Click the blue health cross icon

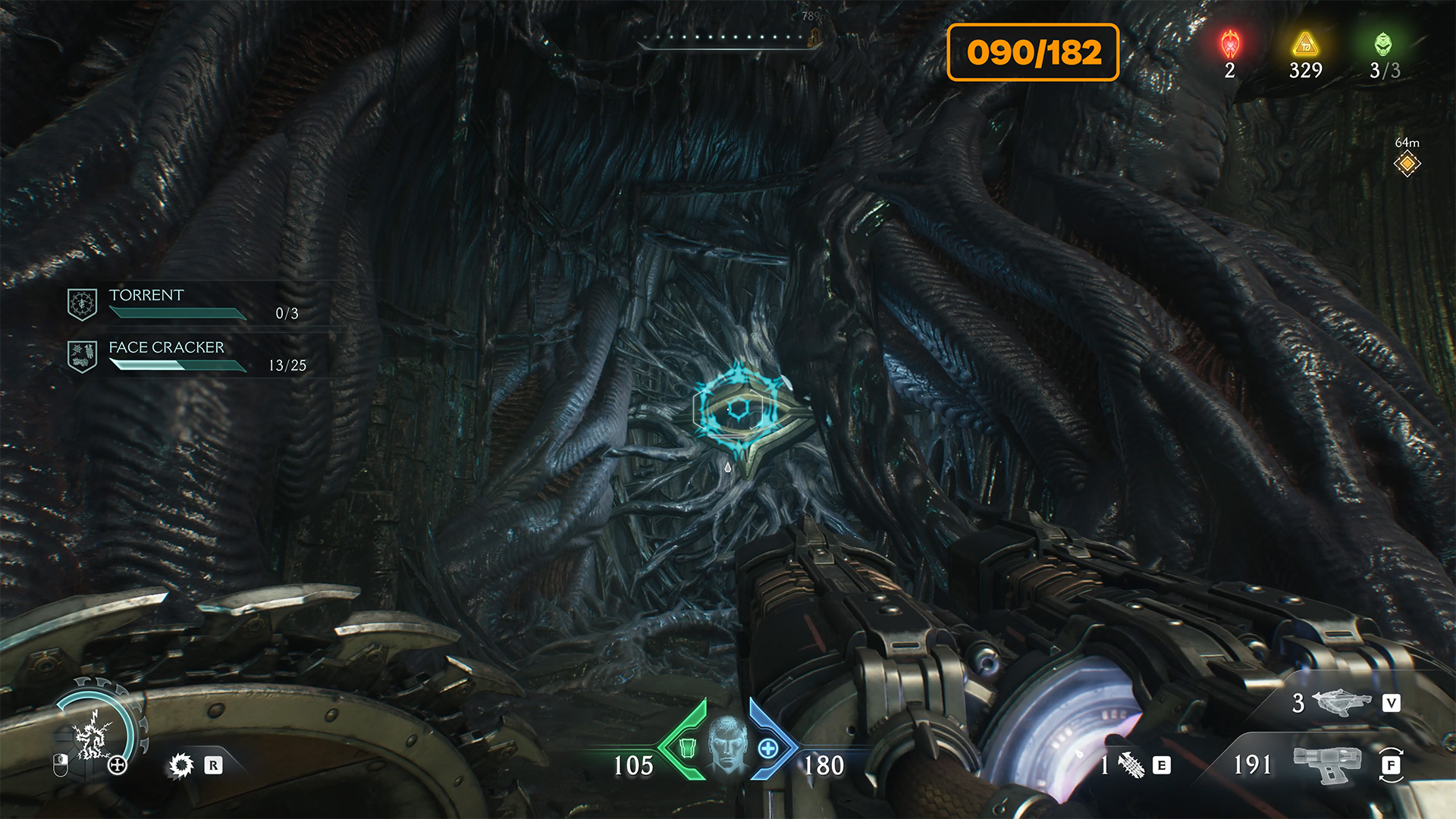[x=768, y=748]
